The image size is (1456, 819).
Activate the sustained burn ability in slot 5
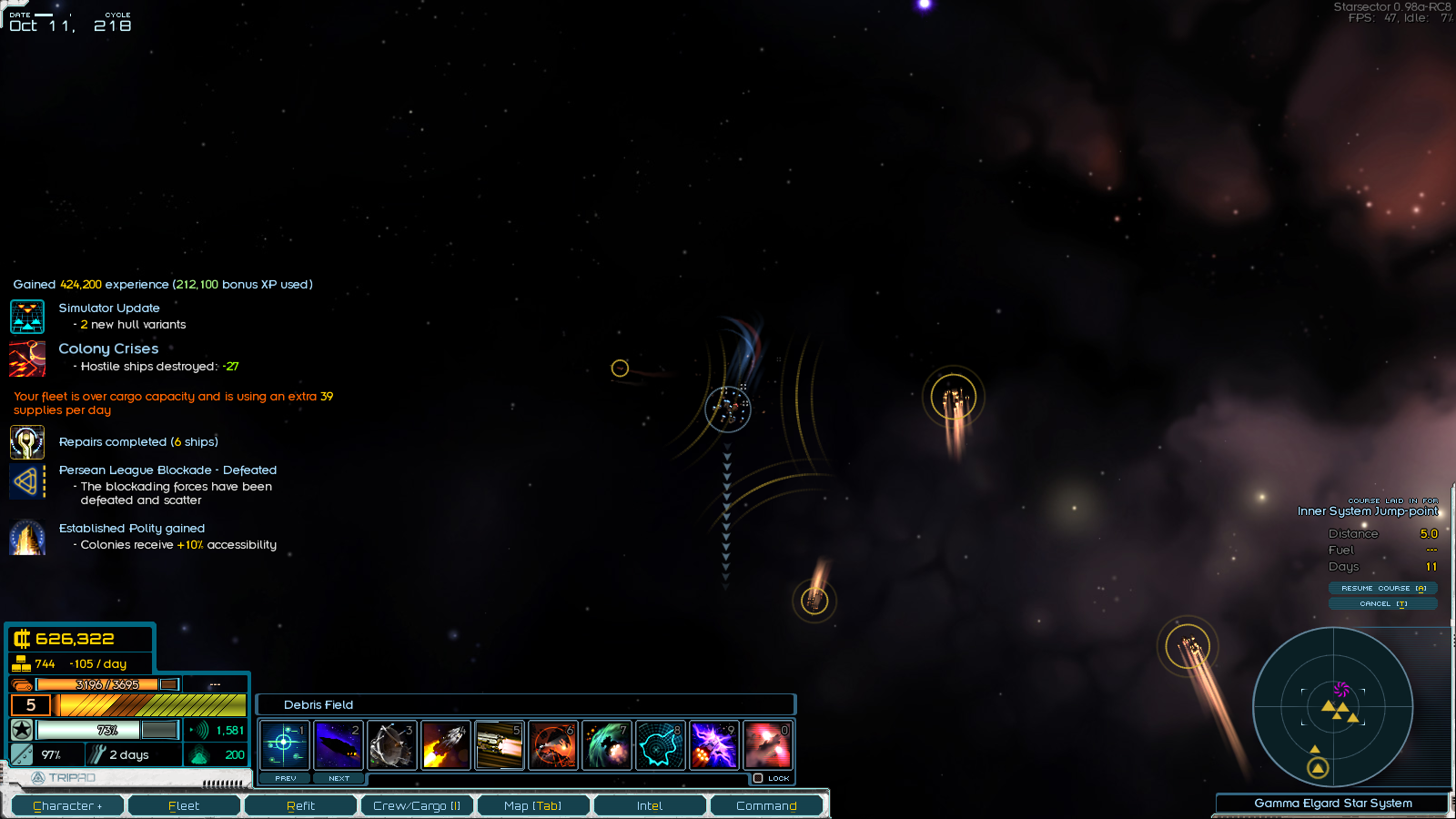pos(500,745)
